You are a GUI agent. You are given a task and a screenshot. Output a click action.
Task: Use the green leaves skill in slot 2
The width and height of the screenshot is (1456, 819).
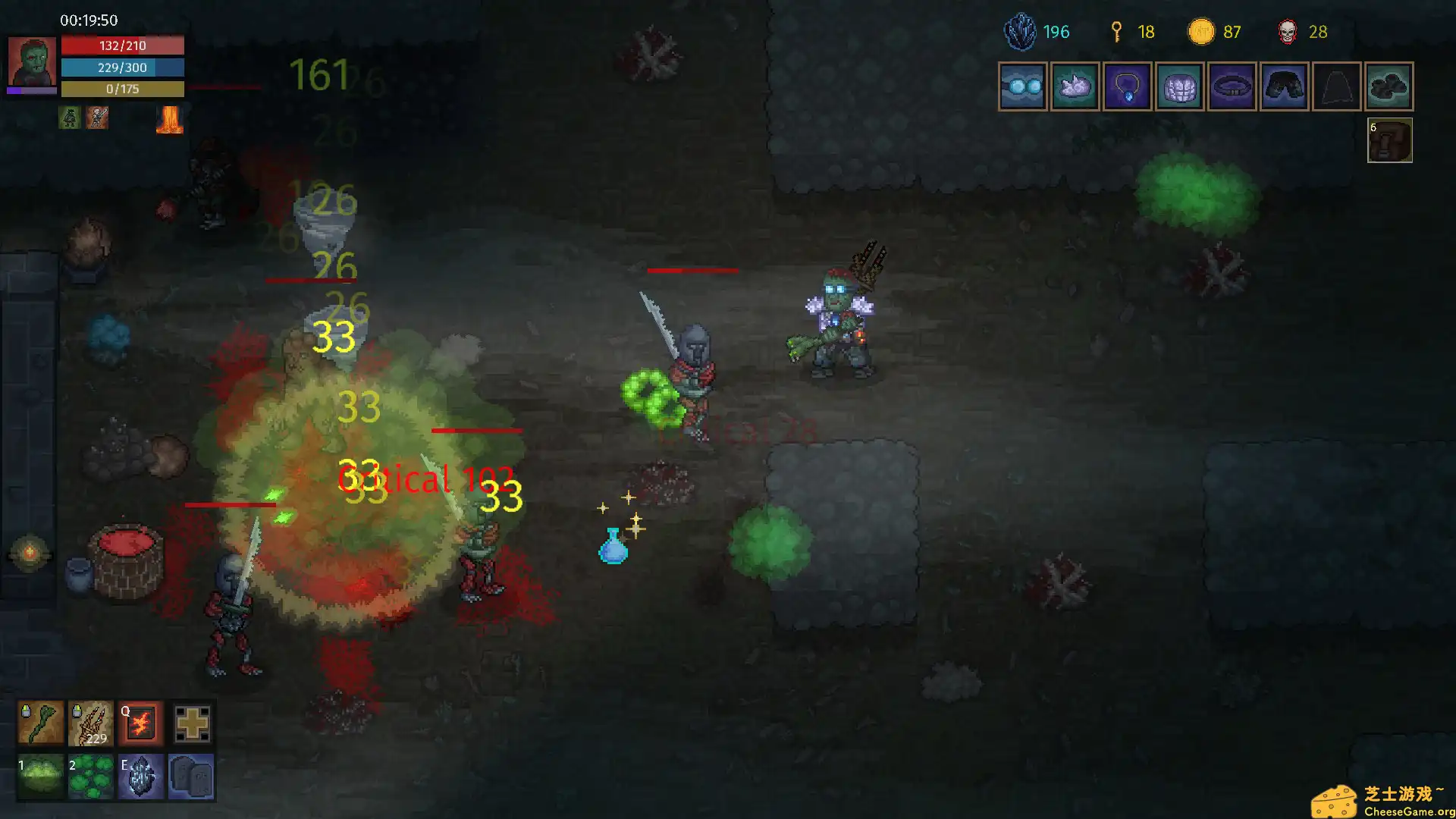[x=90, y=776]
